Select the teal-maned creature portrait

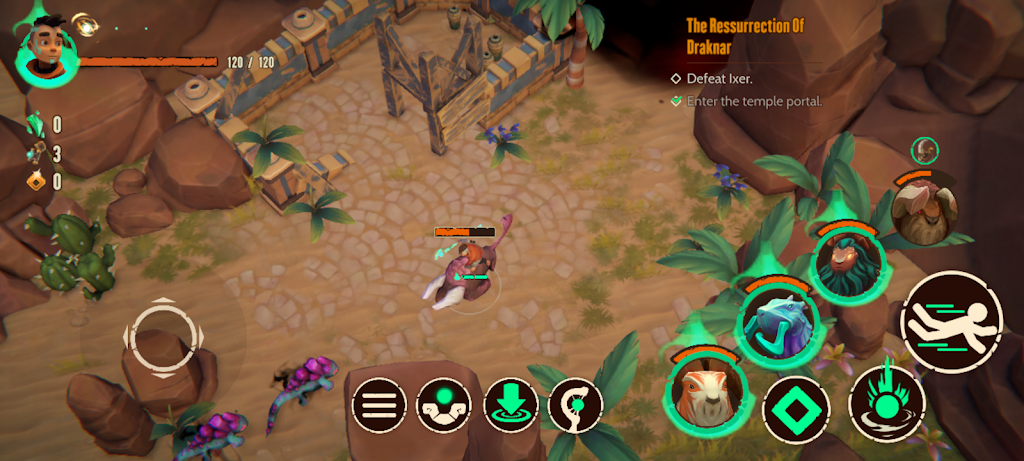(x=847, y=263)
